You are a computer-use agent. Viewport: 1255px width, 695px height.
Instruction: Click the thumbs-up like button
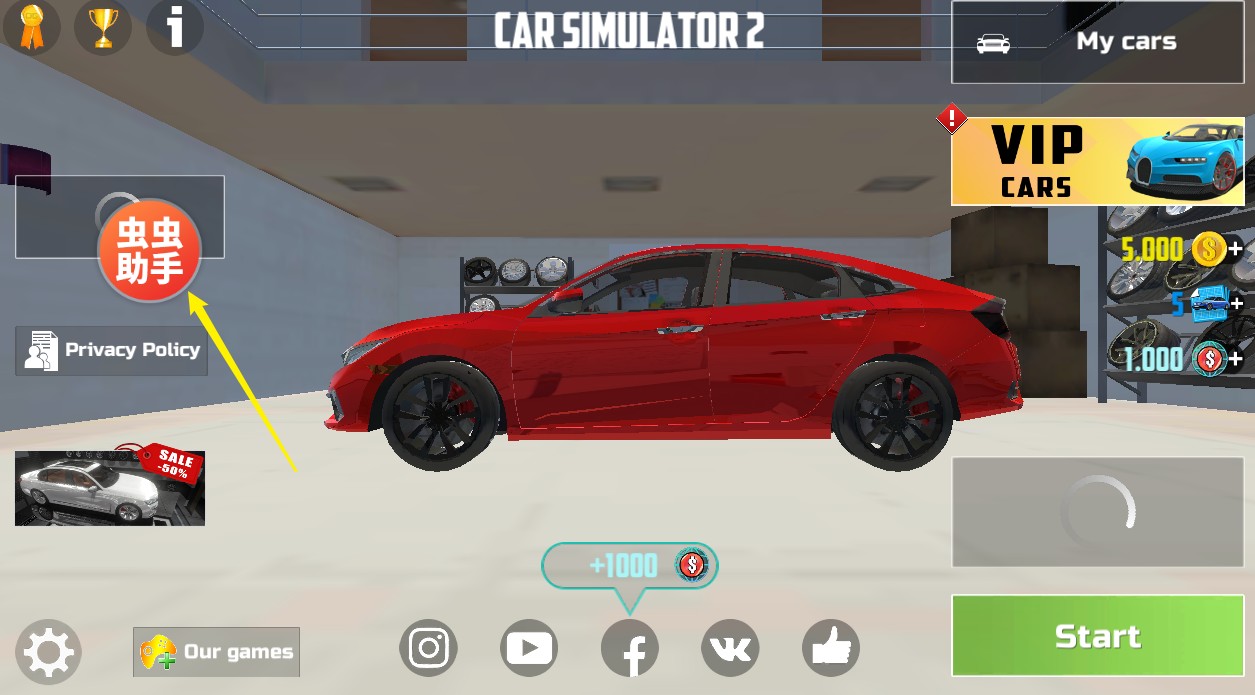831,648
